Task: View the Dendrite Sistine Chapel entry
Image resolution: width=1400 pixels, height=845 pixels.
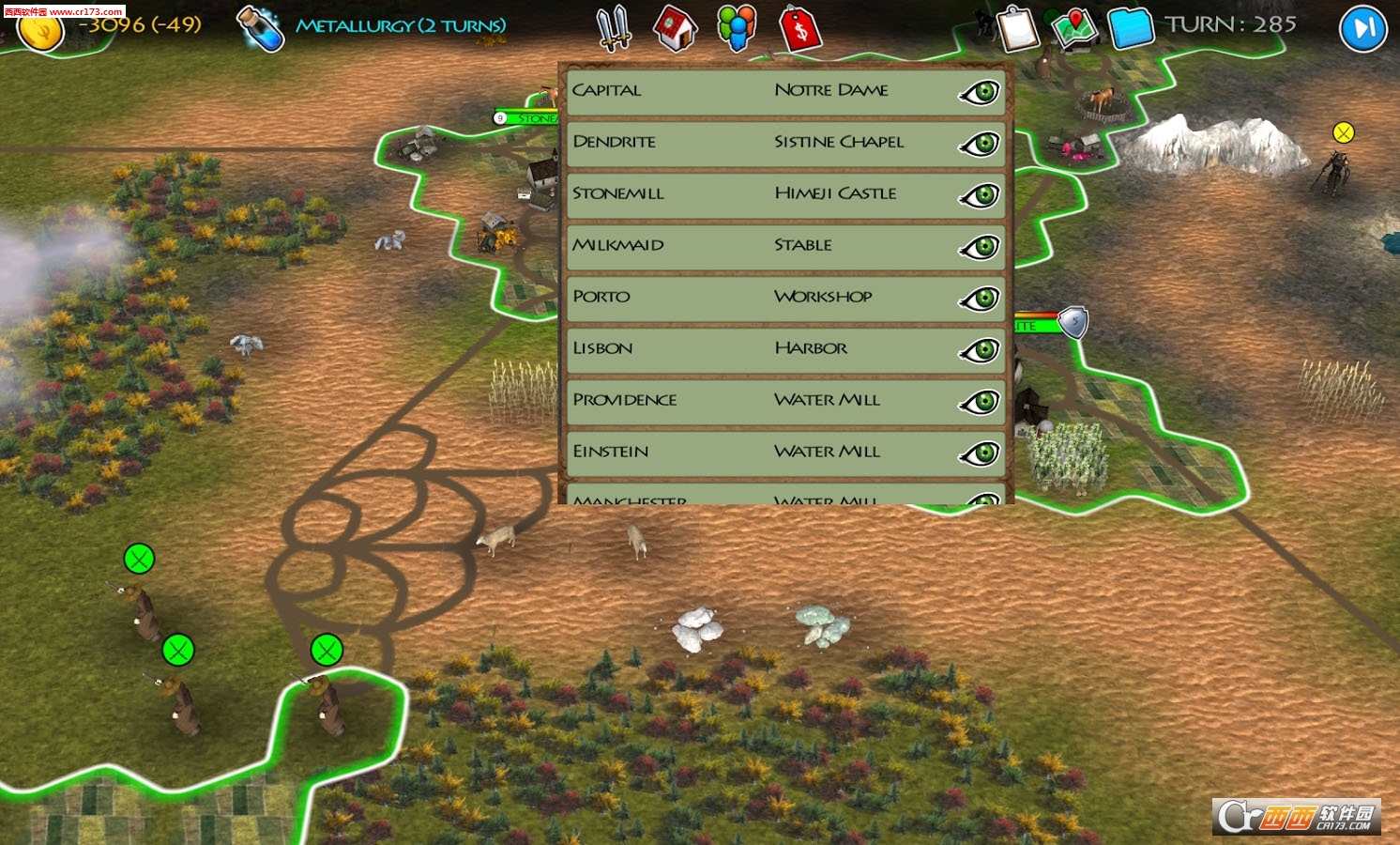Action: pyautogui.click(x=784, y=145)
